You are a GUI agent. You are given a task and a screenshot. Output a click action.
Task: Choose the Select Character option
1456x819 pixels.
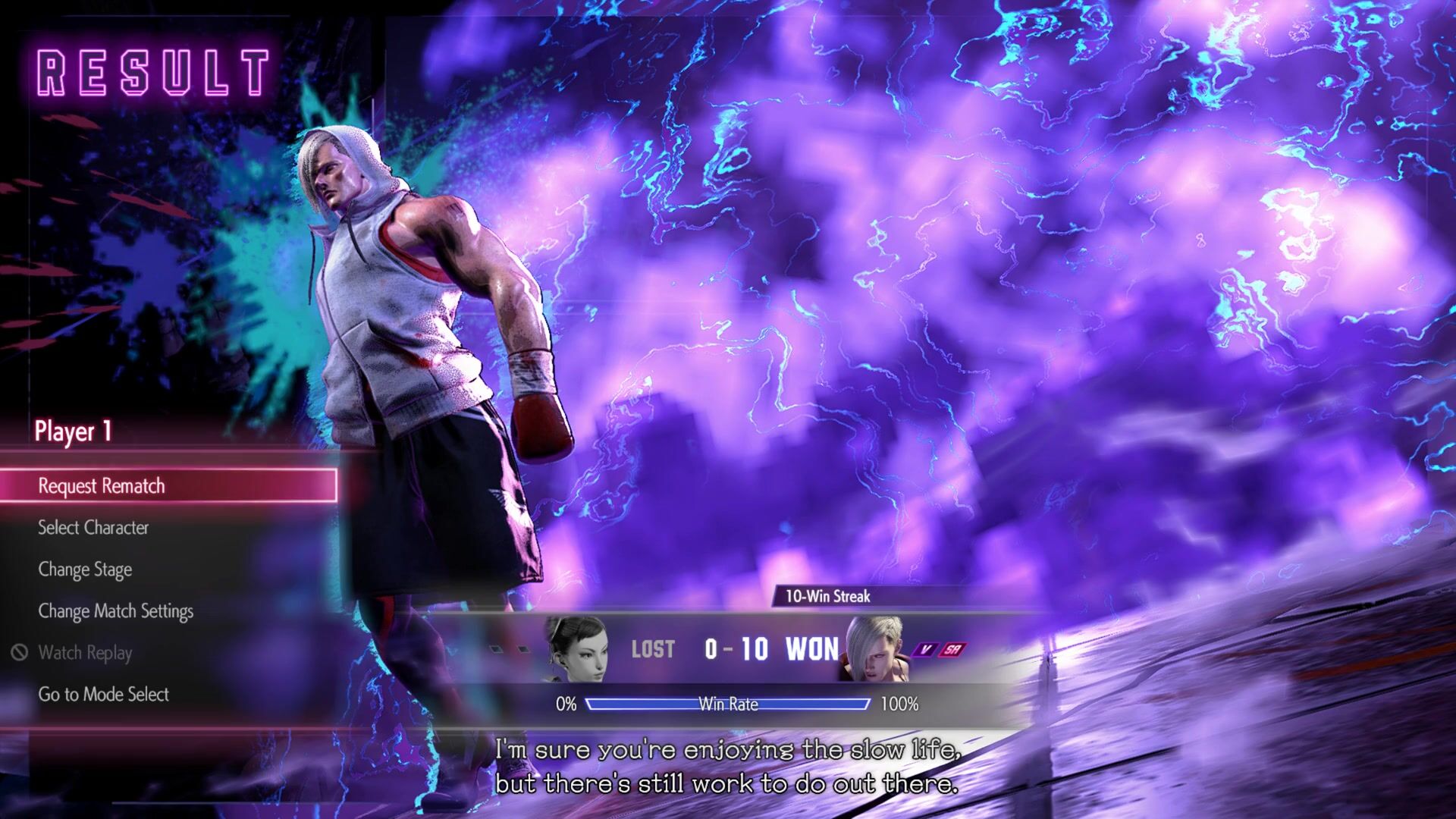click(93, 528)
